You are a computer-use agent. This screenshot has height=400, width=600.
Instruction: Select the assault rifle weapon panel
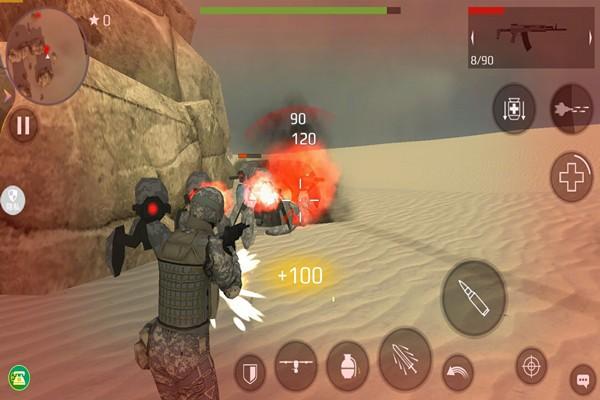coord(530,37)
